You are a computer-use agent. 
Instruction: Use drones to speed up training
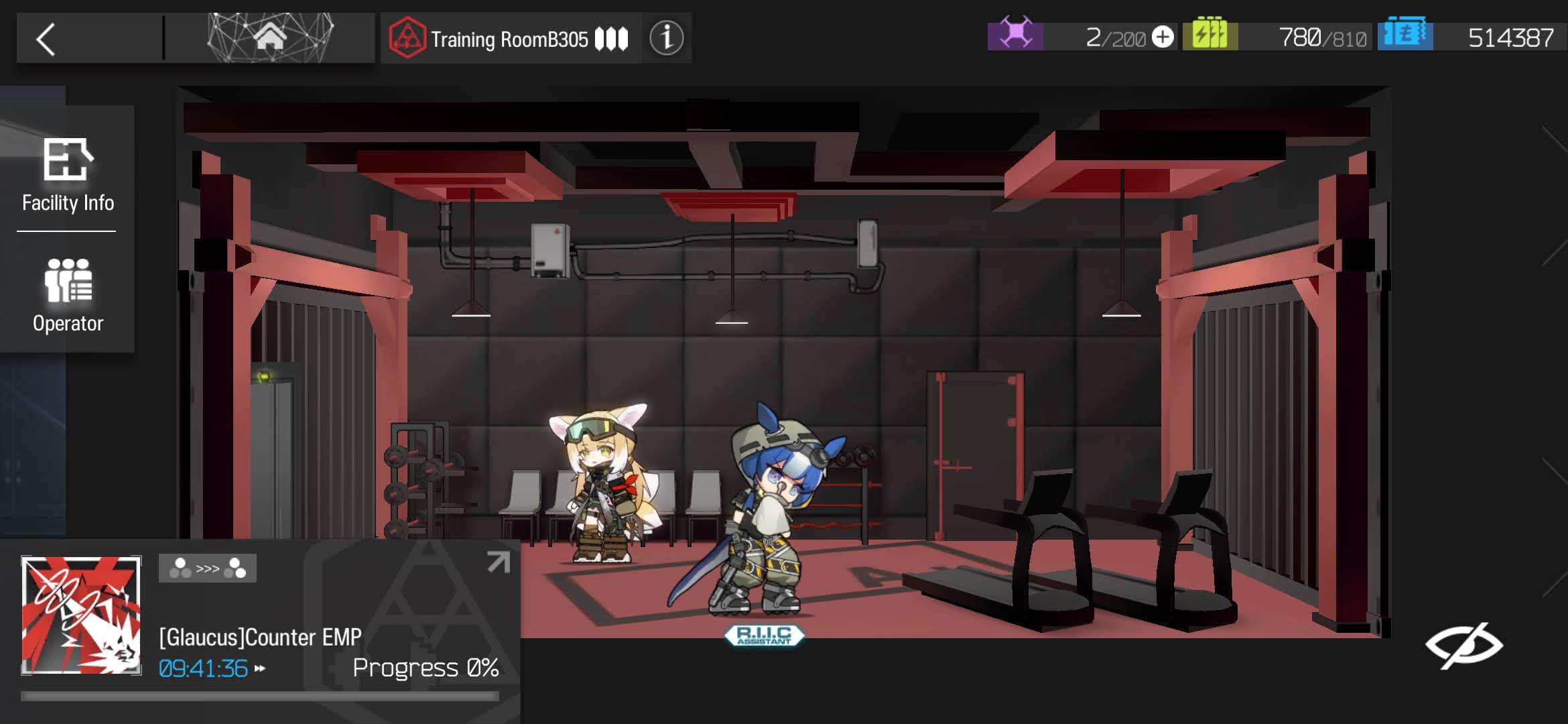point(260,668)
